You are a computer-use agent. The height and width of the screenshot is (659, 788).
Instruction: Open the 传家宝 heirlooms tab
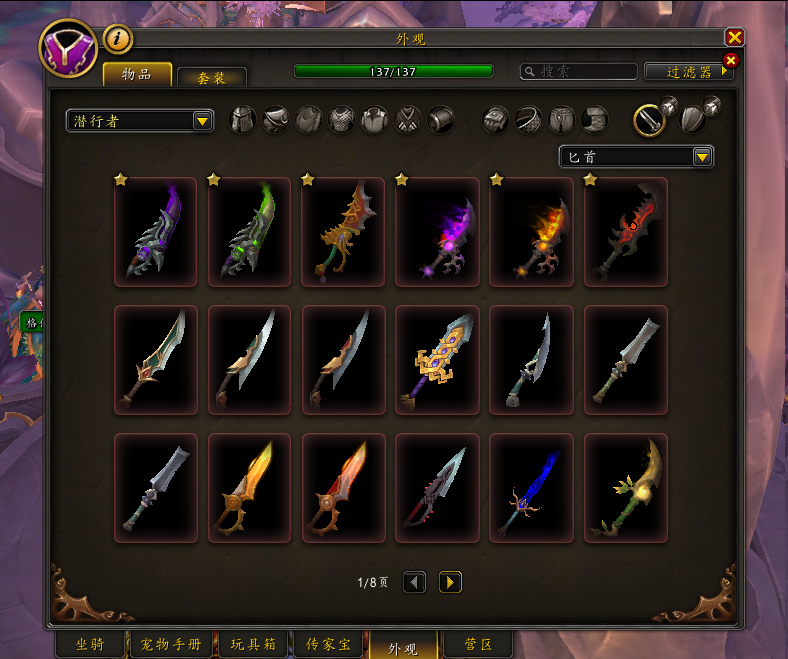click(x=330, y=645)
